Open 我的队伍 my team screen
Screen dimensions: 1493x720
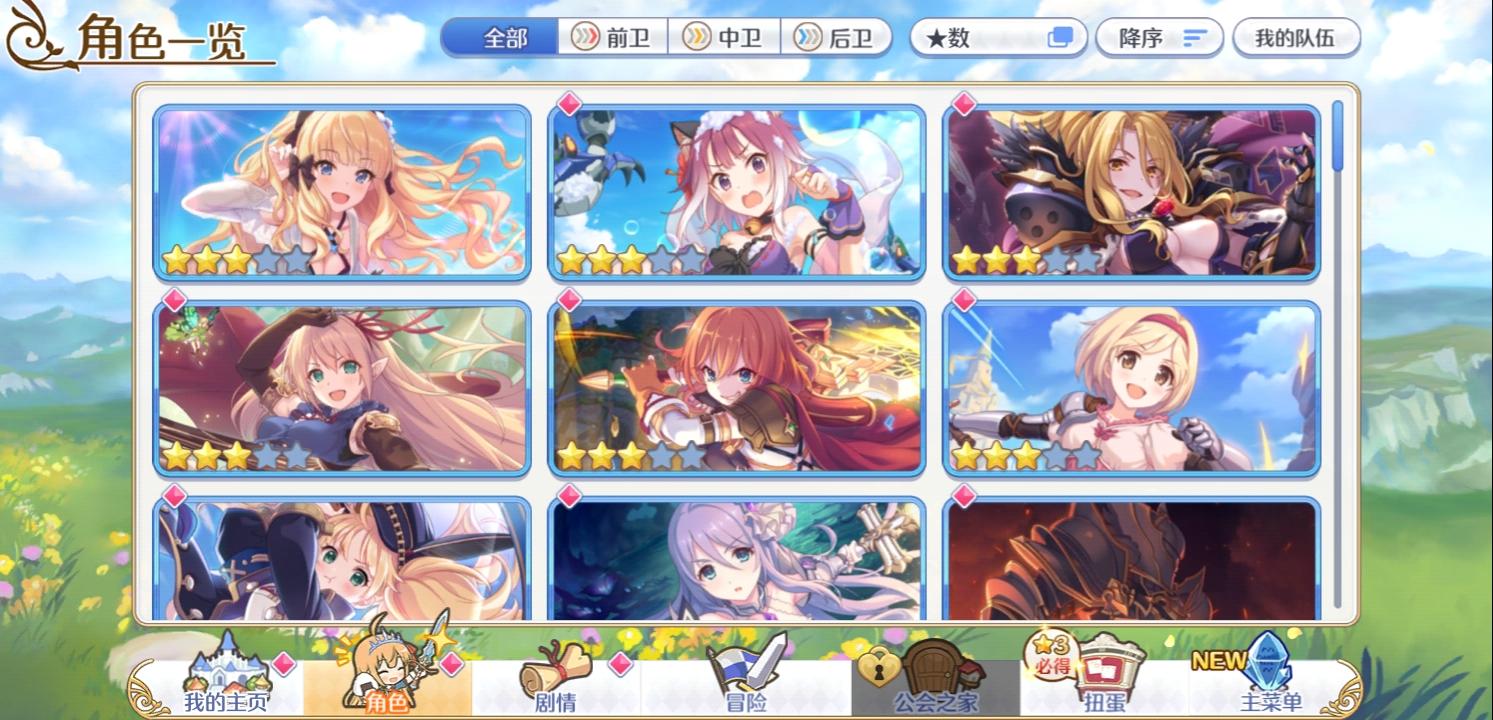[1297, 38]
